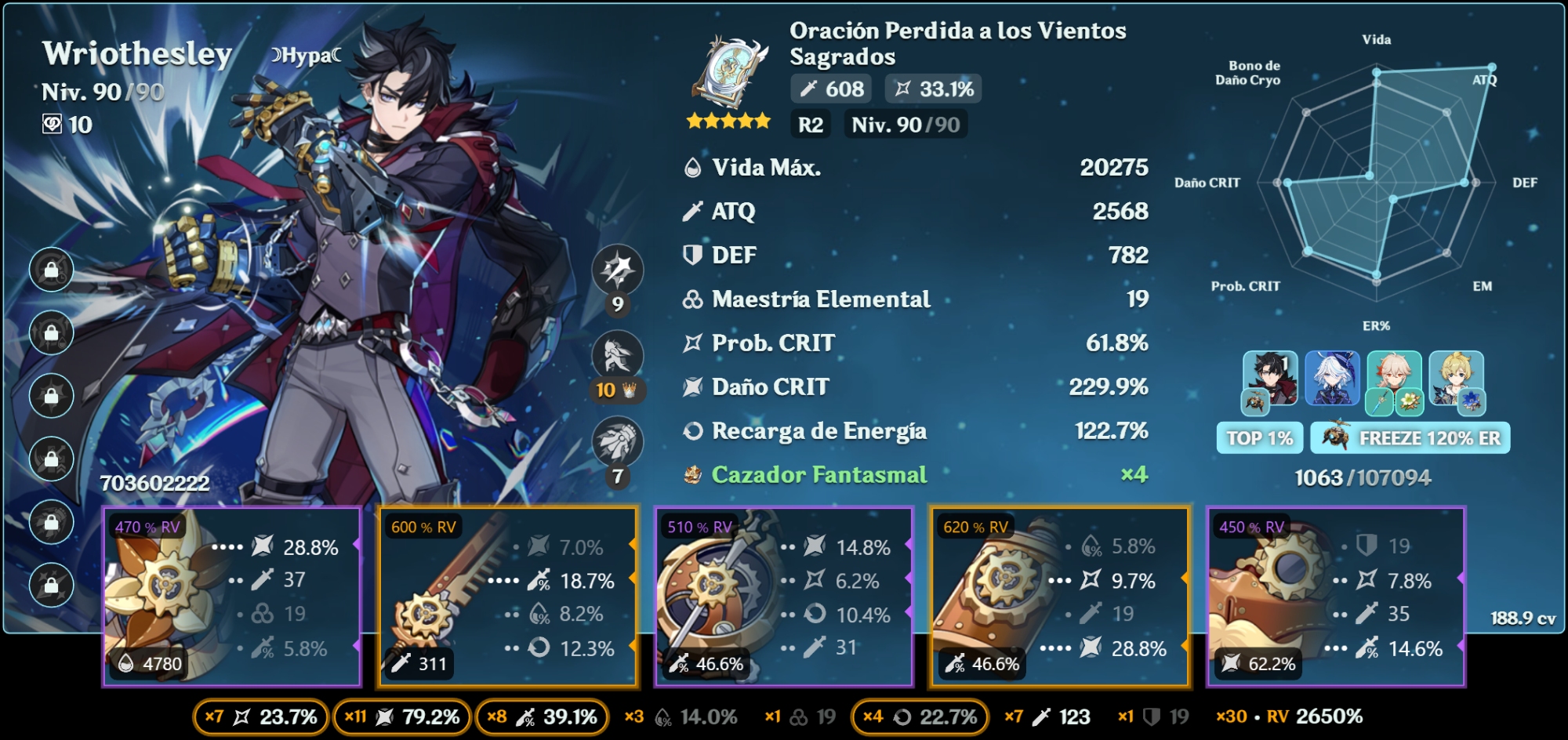Pick the blond teammate portrait
This screenshot has width=1568, height=740.
[1456, 379]
